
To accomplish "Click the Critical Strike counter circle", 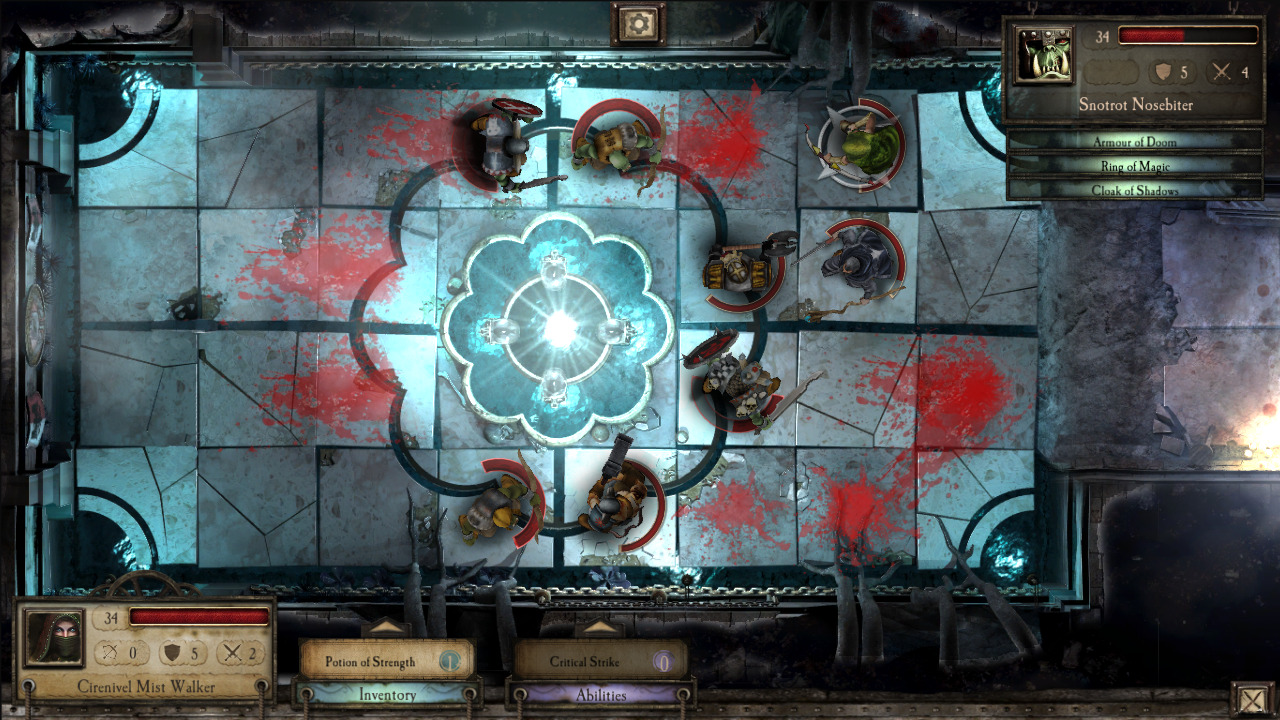I will pos(664,661).
